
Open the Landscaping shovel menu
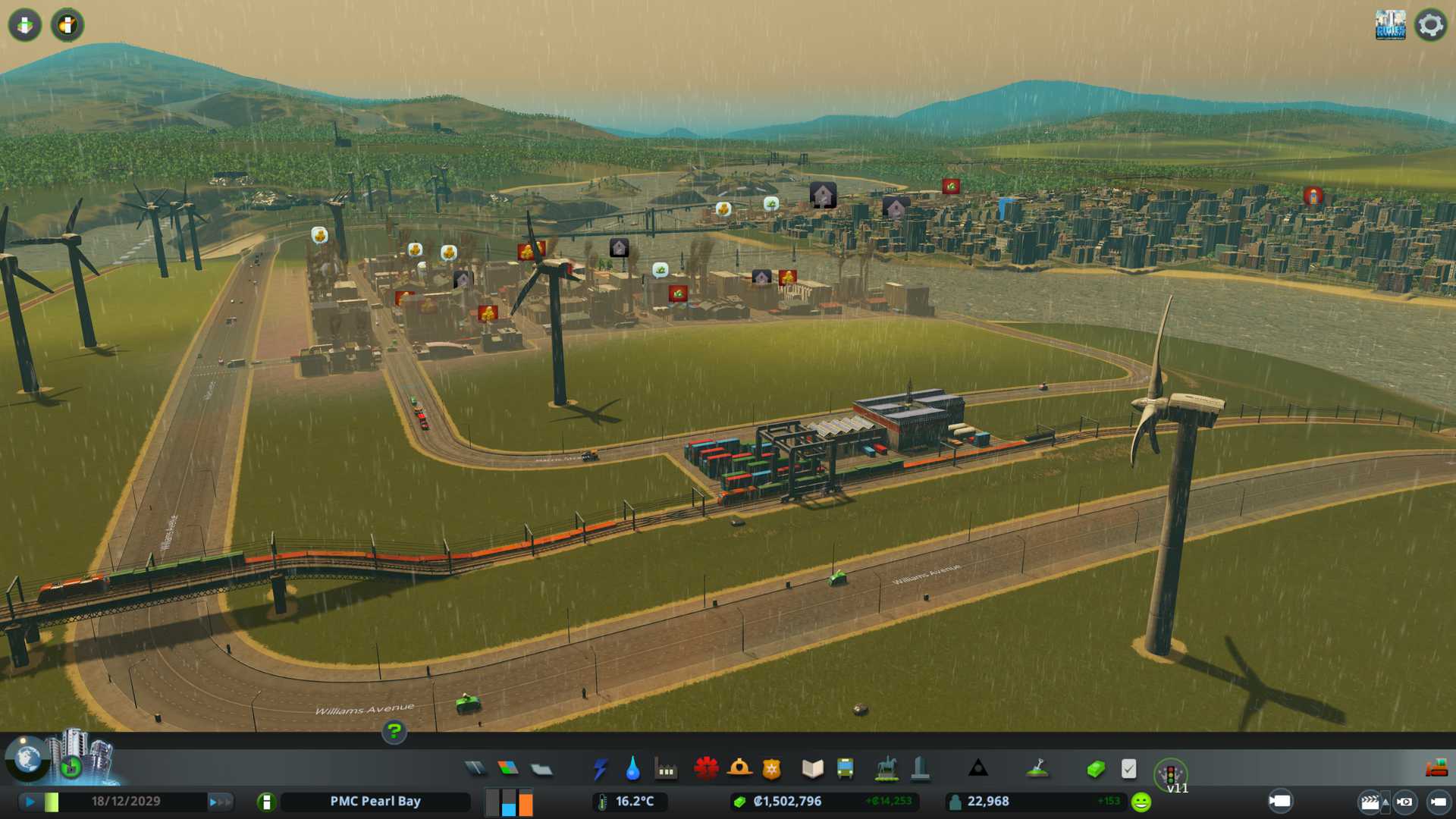pos(1037,769)
